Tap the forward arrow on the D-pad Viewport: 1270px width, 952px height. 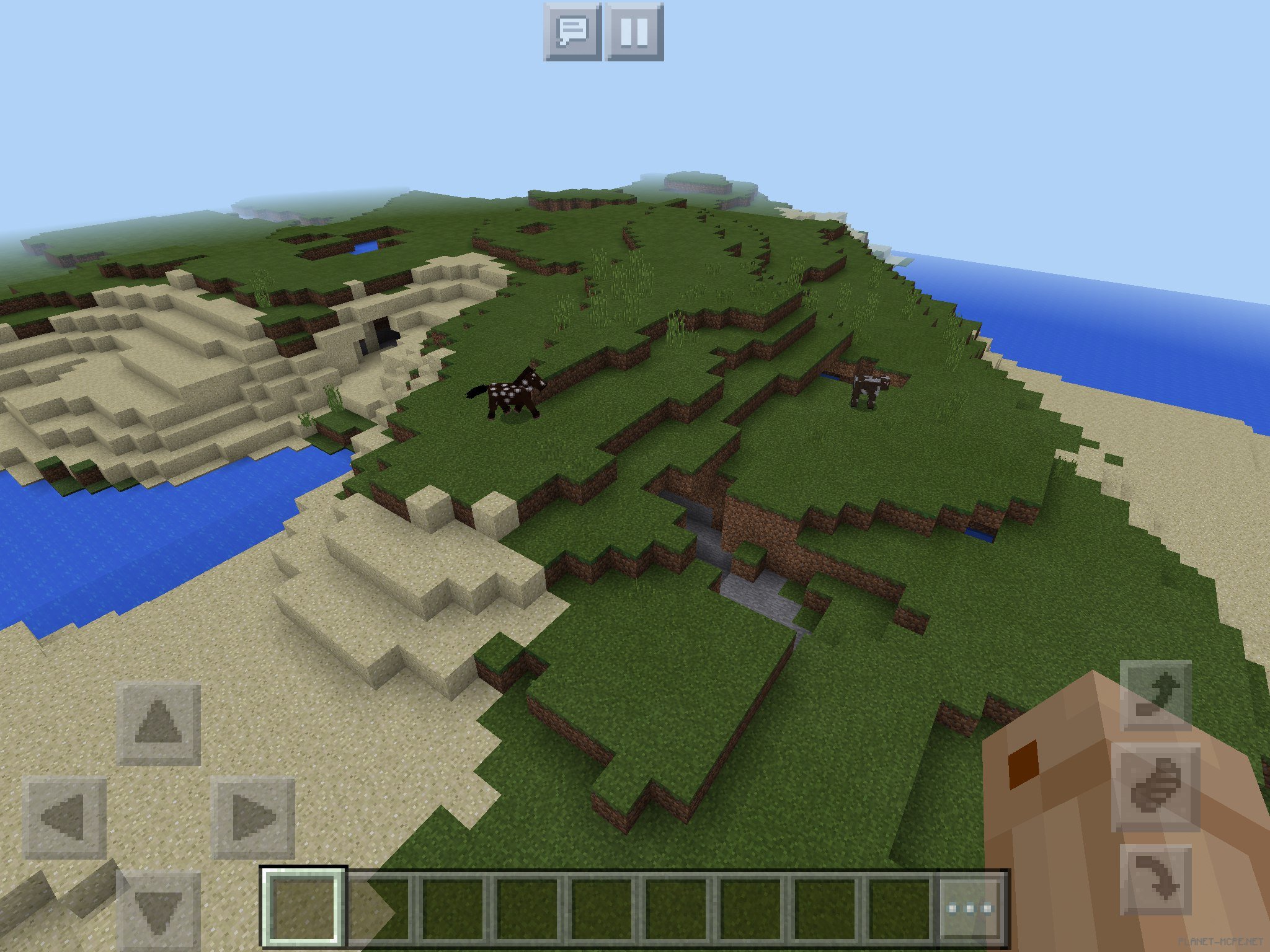[158, 723]
